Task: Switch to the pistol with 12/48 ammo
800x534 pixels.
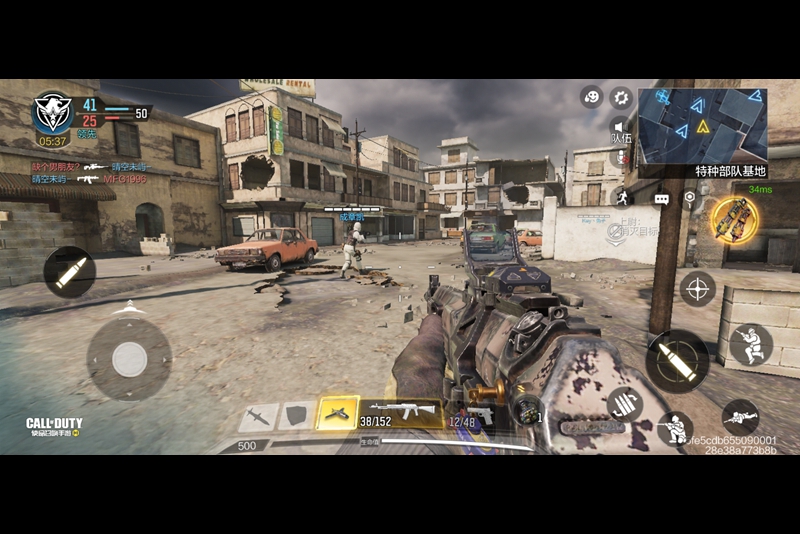Action: click(x=469, y=414)
